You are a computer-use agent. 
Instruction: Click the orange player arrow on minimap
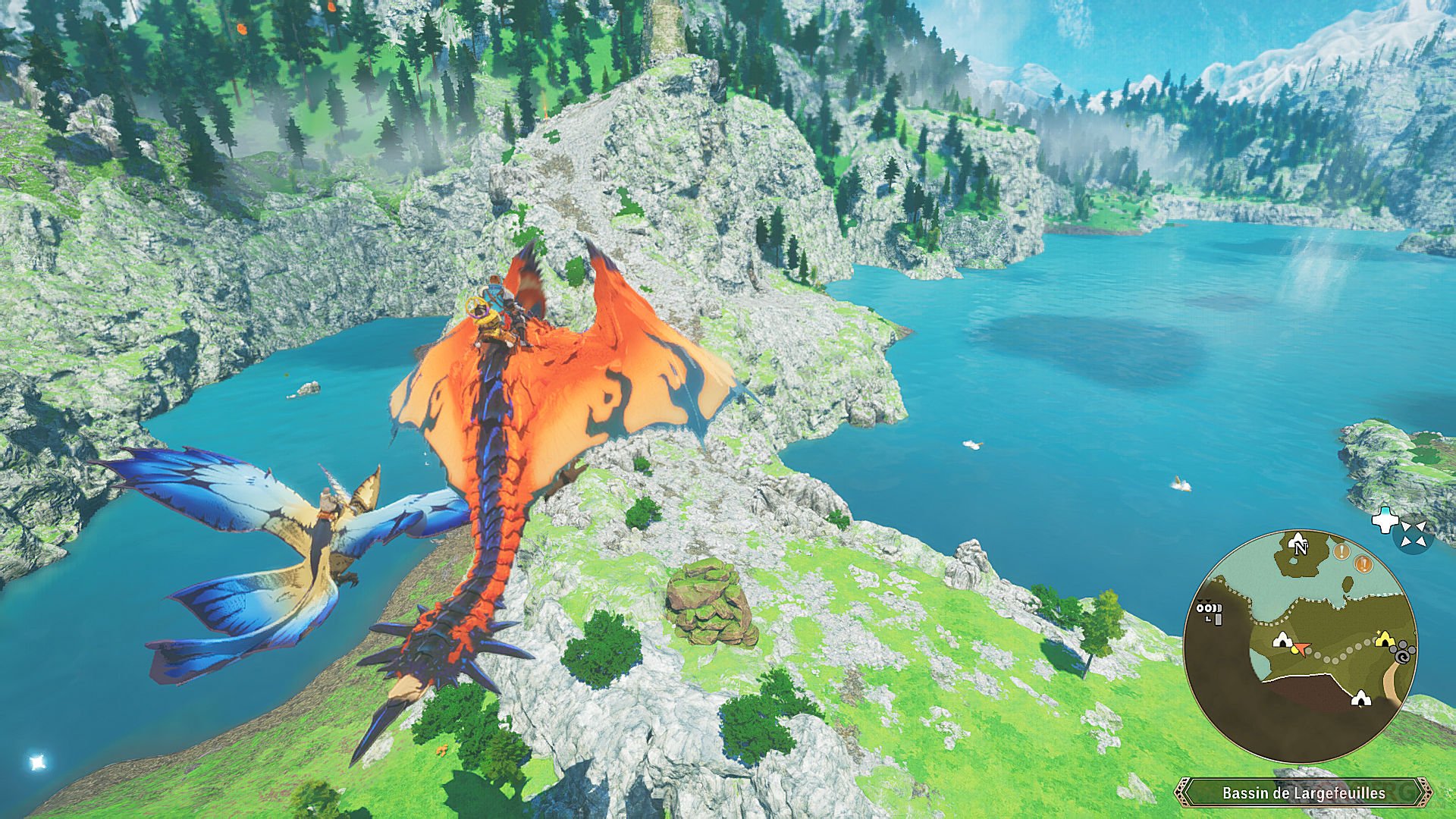[1301, 648]
